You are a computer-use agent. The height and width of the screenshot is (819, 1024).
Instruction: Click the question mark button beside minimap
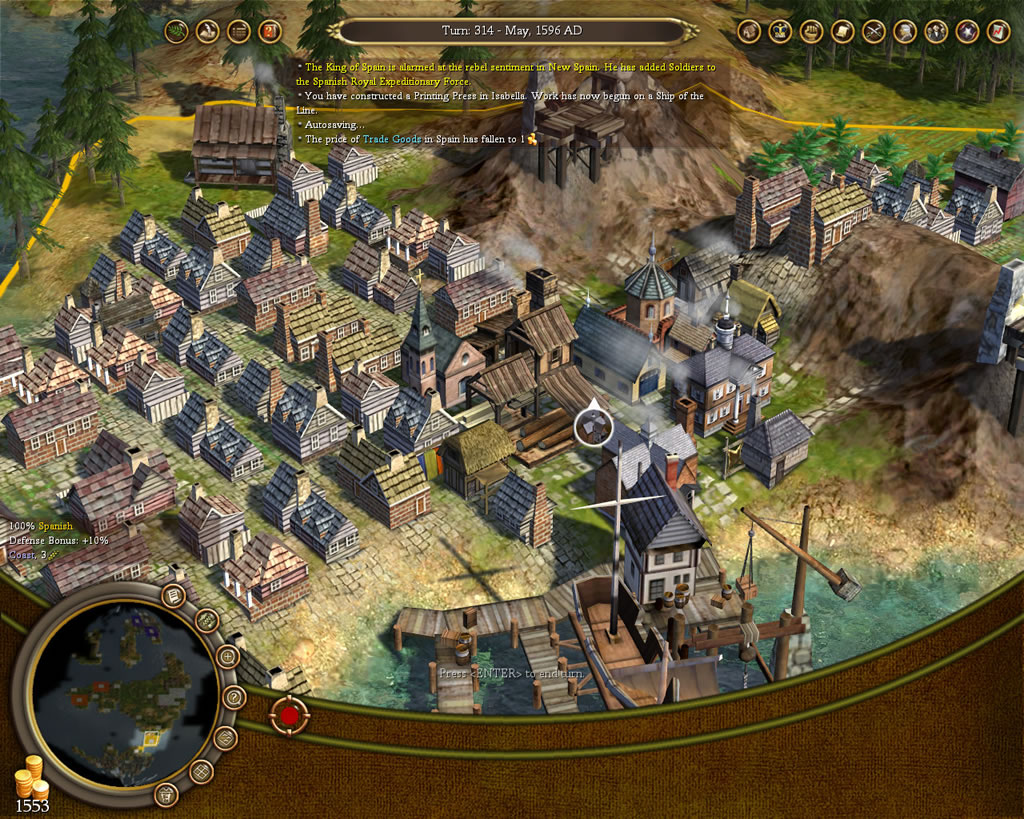235,697
